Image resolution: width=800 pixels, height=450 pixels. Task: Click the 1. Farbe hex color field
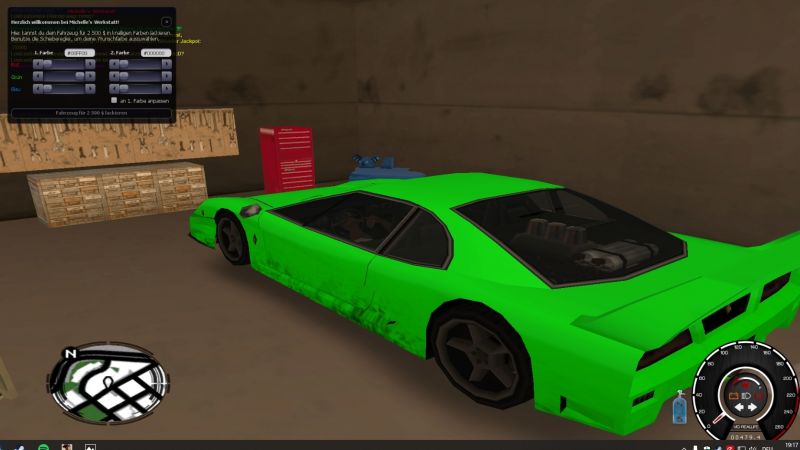(x=77, y=52)
